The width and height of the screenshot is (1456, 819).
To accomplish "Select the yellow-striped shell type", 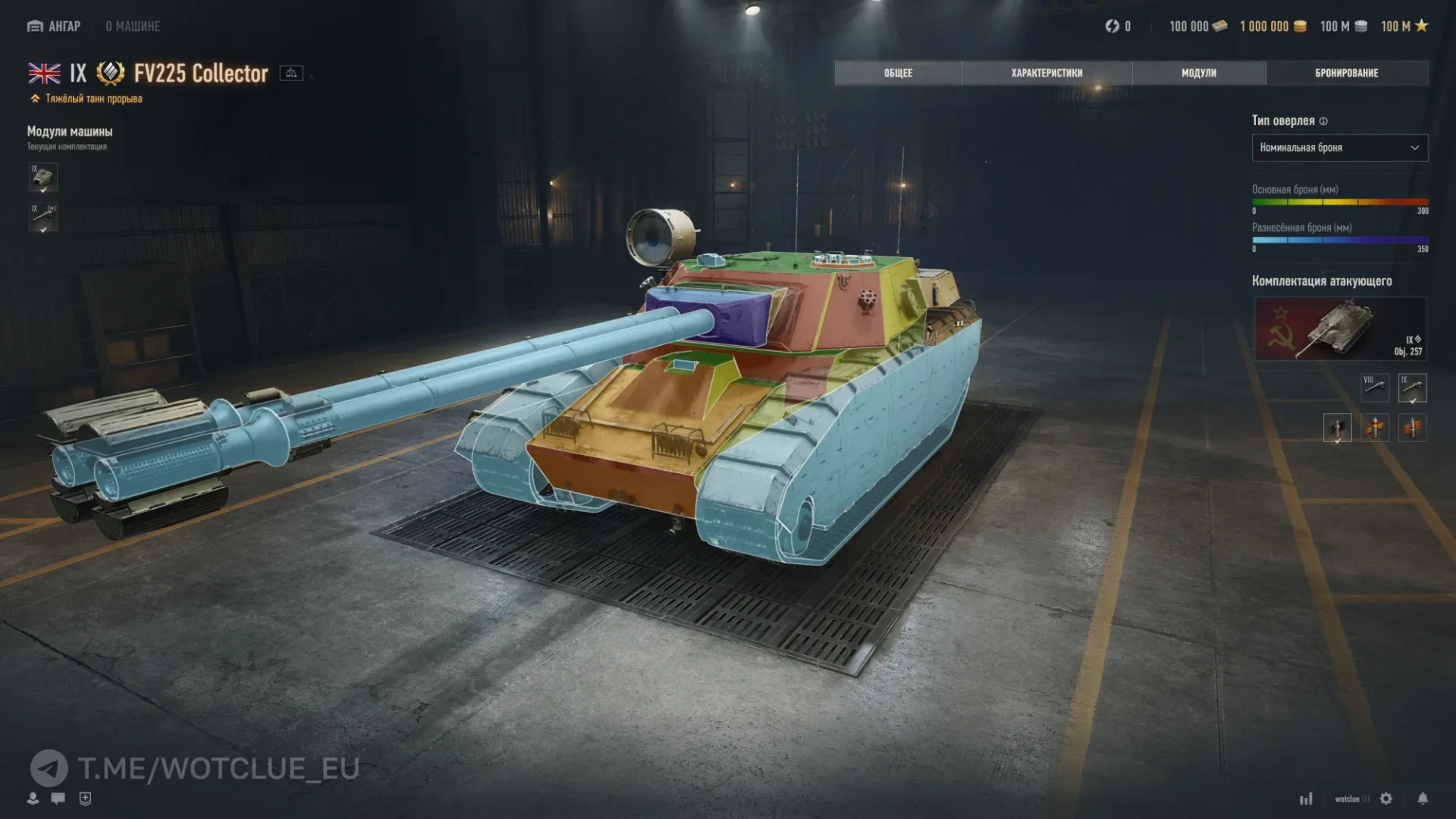I will point(1375,428).
